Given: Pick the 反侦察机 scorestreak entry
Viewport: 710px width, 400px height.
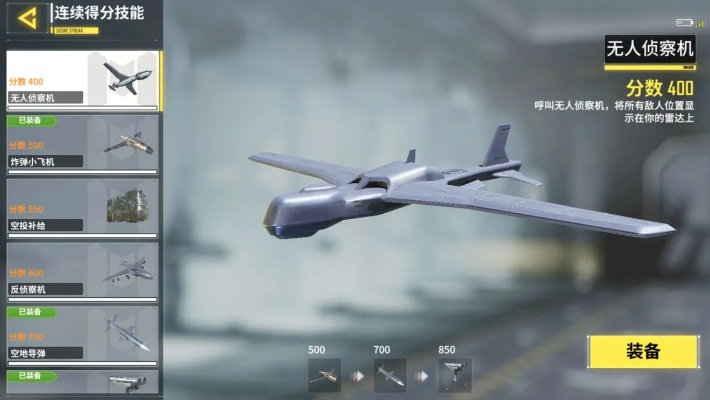Looking at the screenshot, I should click(82, 271).
